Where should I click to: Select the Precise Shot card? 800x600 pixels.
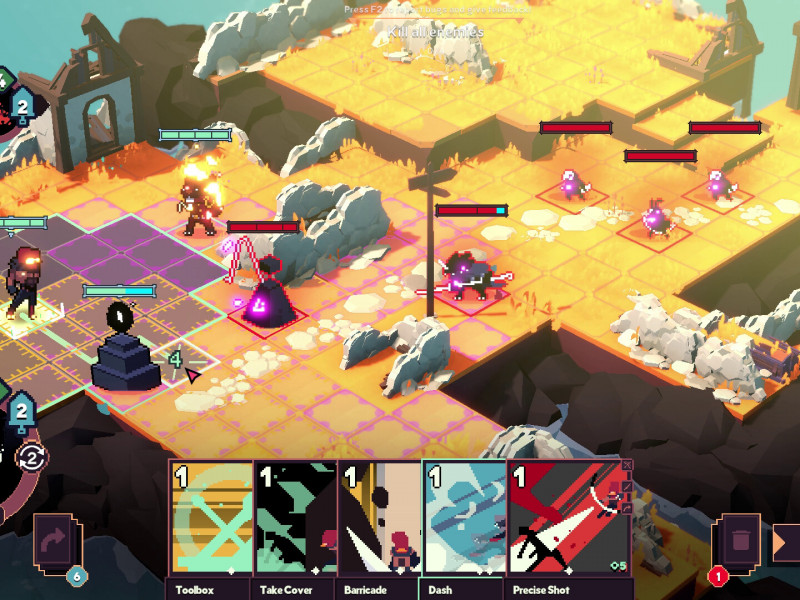pyautogui.click(x=567, y=520)
